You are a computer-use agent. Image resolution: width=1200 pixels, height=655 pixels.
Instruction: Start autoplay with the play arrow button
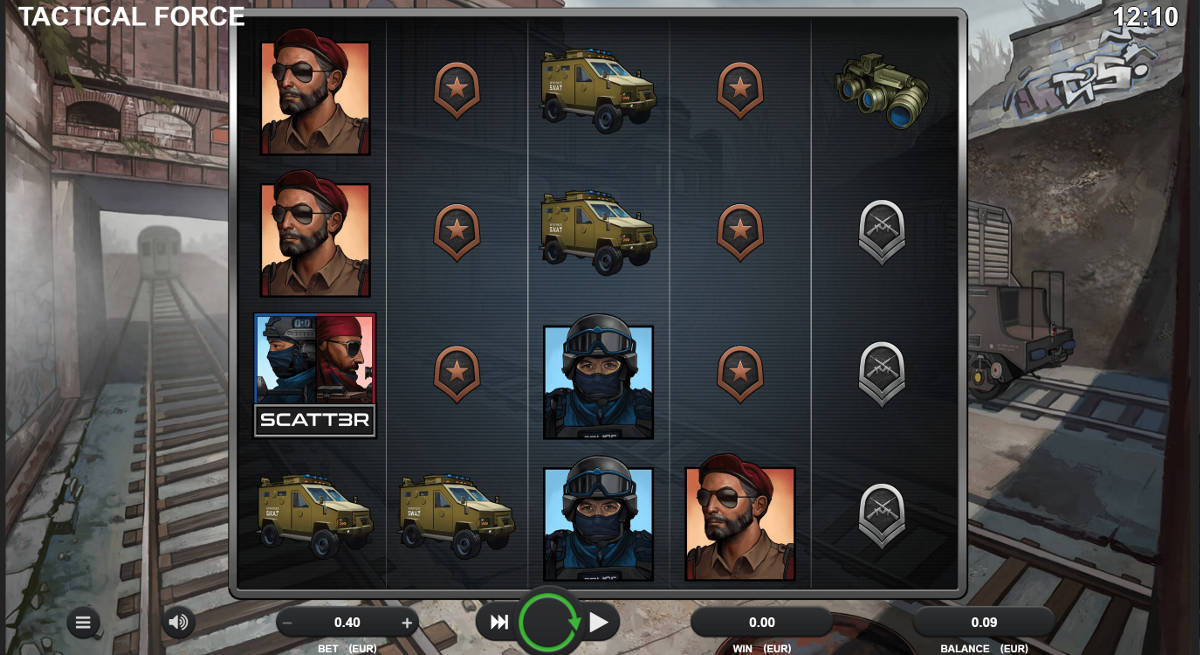599,623
